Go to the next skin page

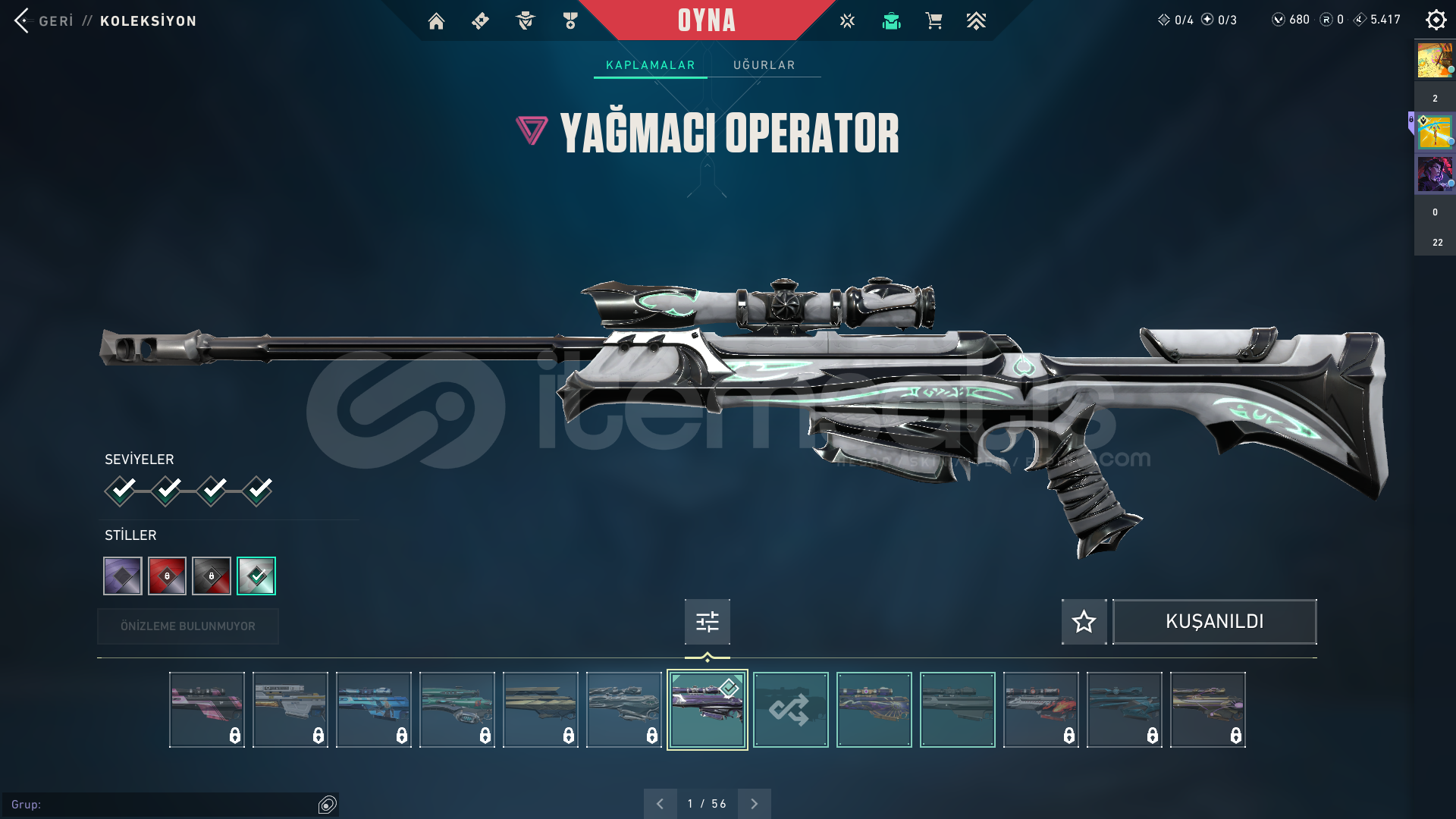click(x=754, y=804)
